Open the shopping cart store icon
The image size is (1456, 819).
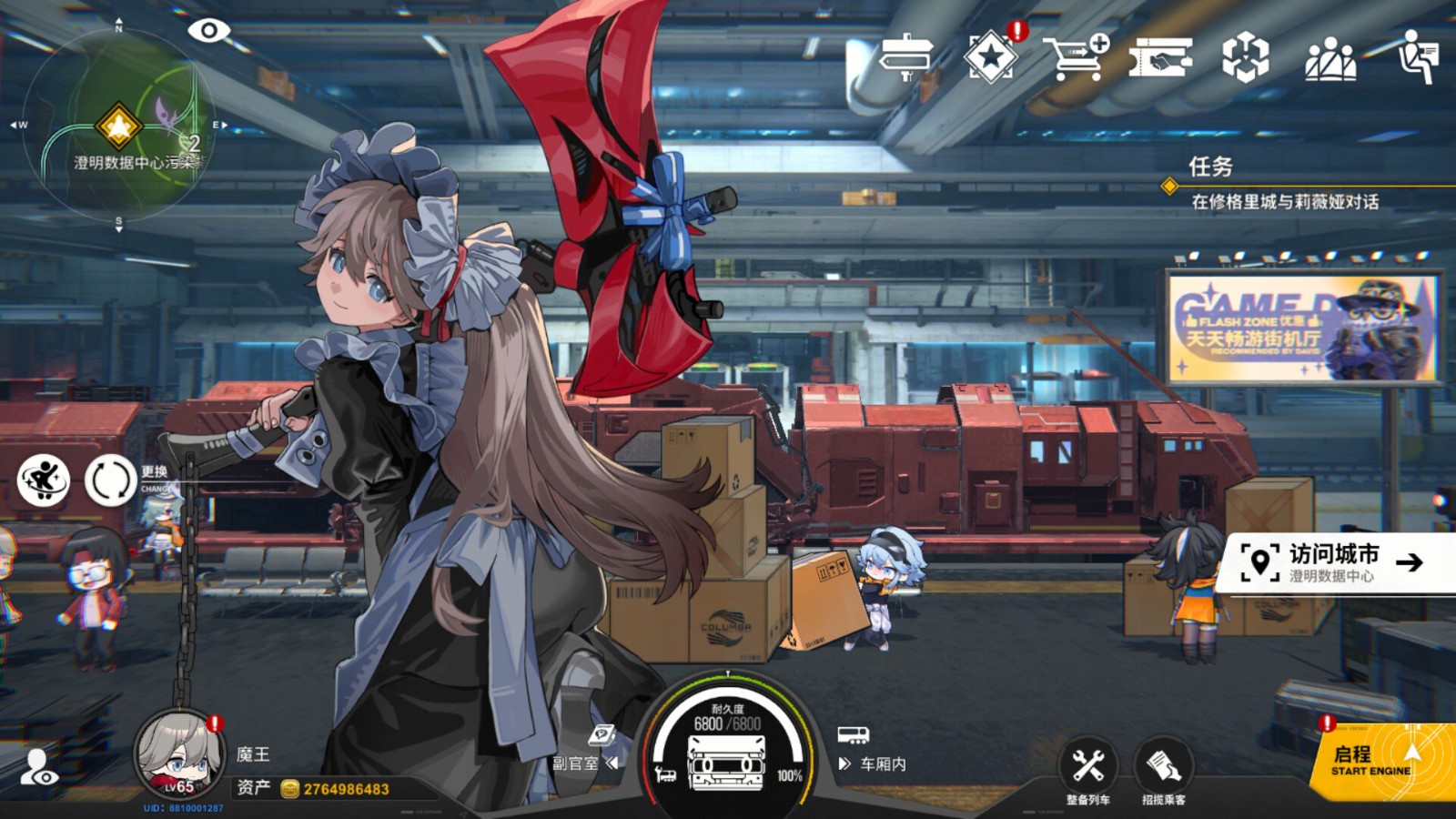[x=1076, y=55]
